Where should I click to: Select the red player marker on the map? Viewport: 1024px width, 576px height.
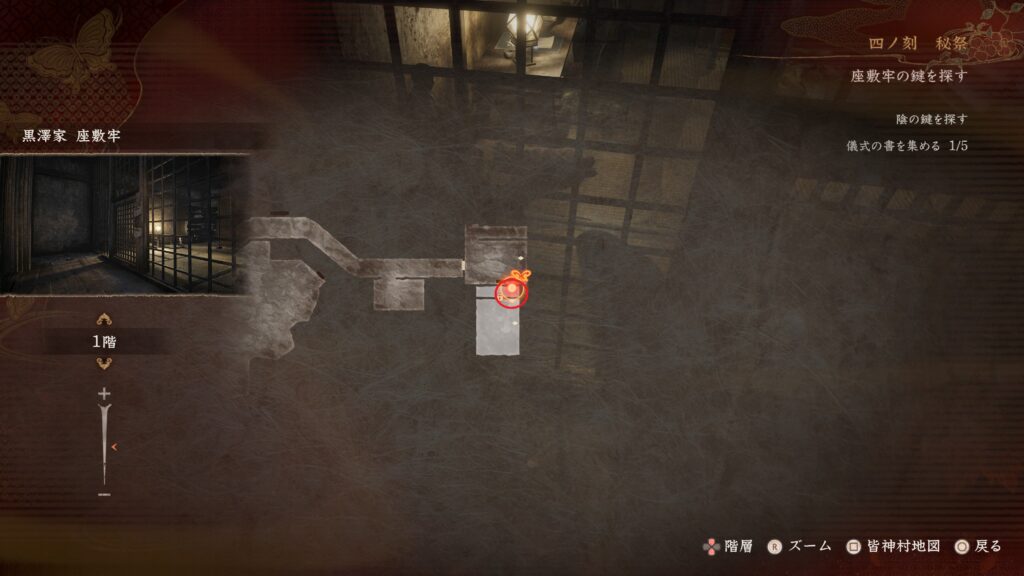(x=510, y=292)
